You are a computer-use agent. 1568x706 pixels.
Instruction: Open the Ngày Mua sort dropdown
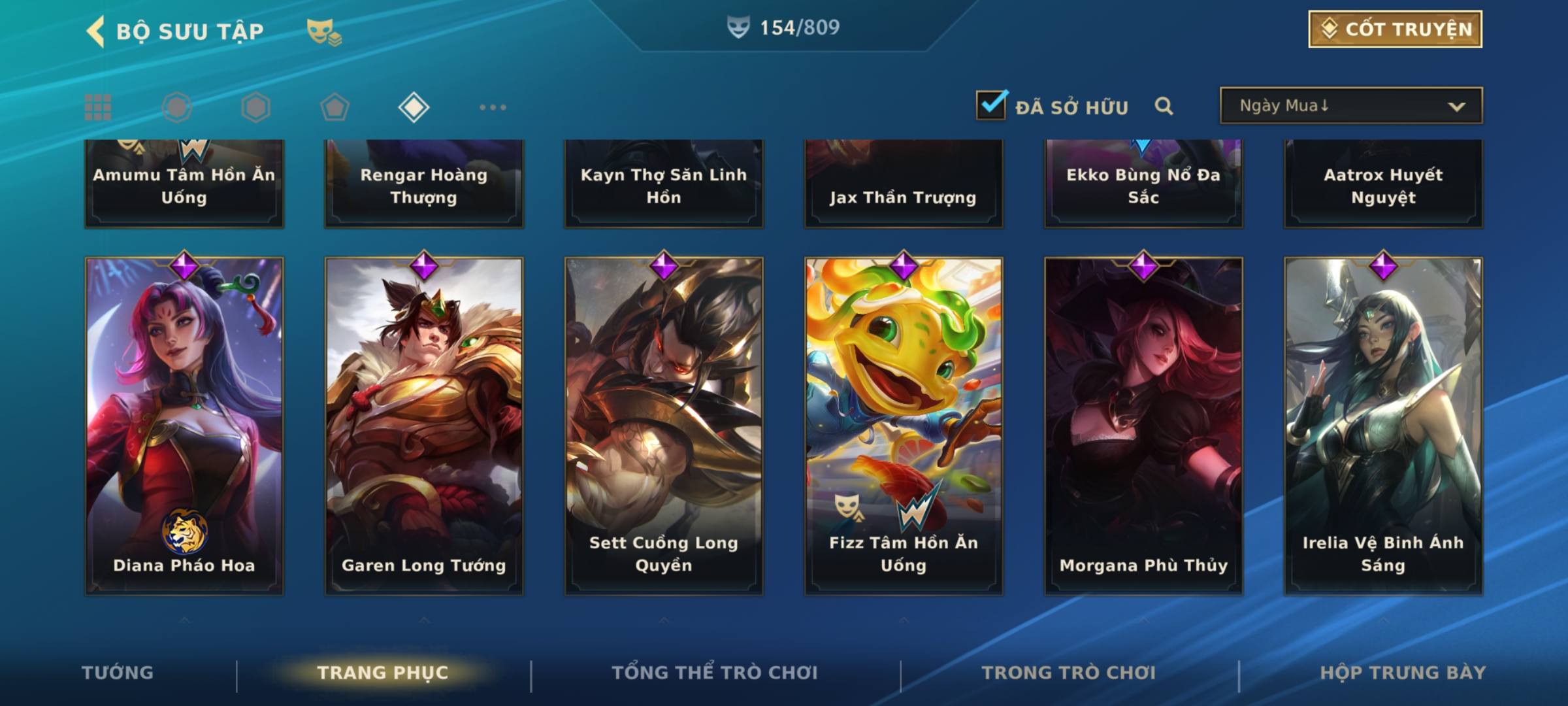pos(1350,106)
